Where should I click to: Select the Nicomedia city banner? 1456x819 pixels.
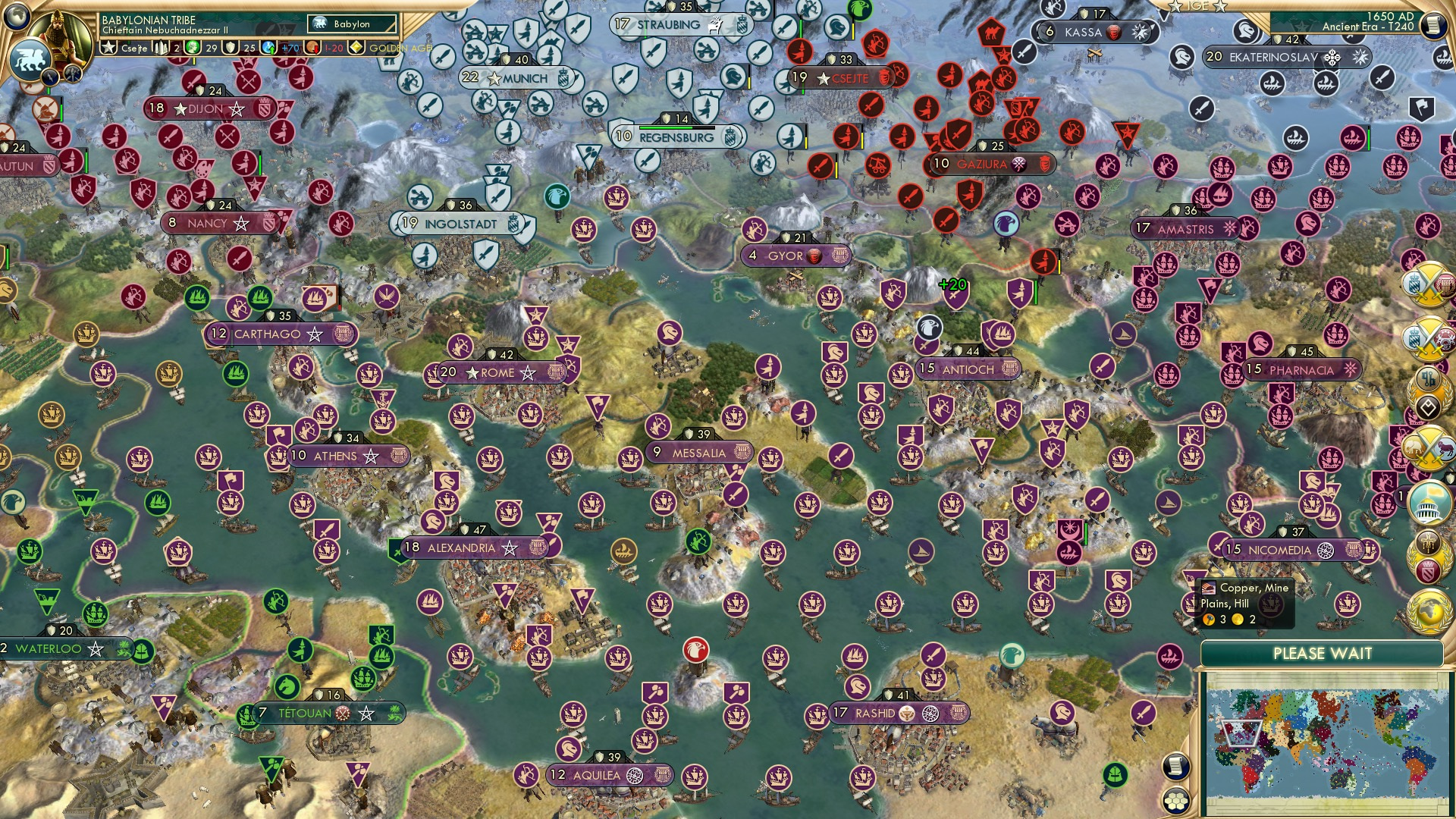pos(1279,550)
